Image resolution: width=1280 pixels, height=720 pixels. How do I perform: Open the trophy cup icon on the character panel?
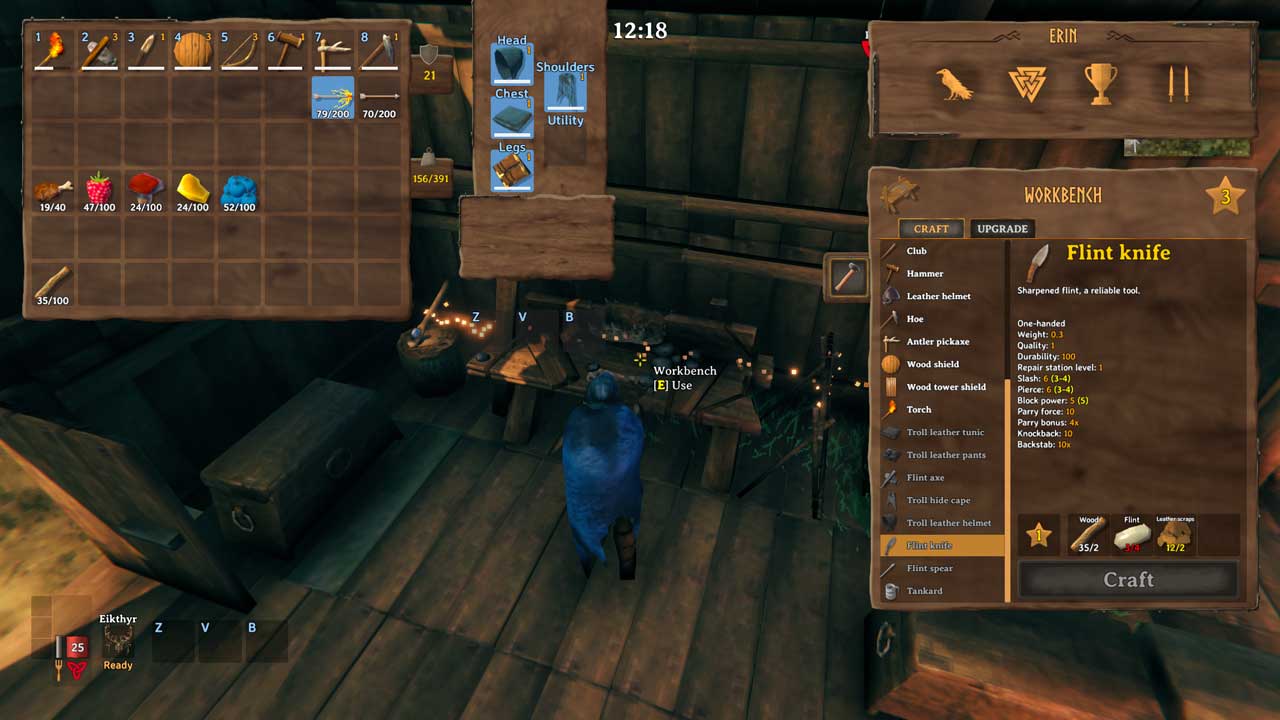pos(1100,84)
